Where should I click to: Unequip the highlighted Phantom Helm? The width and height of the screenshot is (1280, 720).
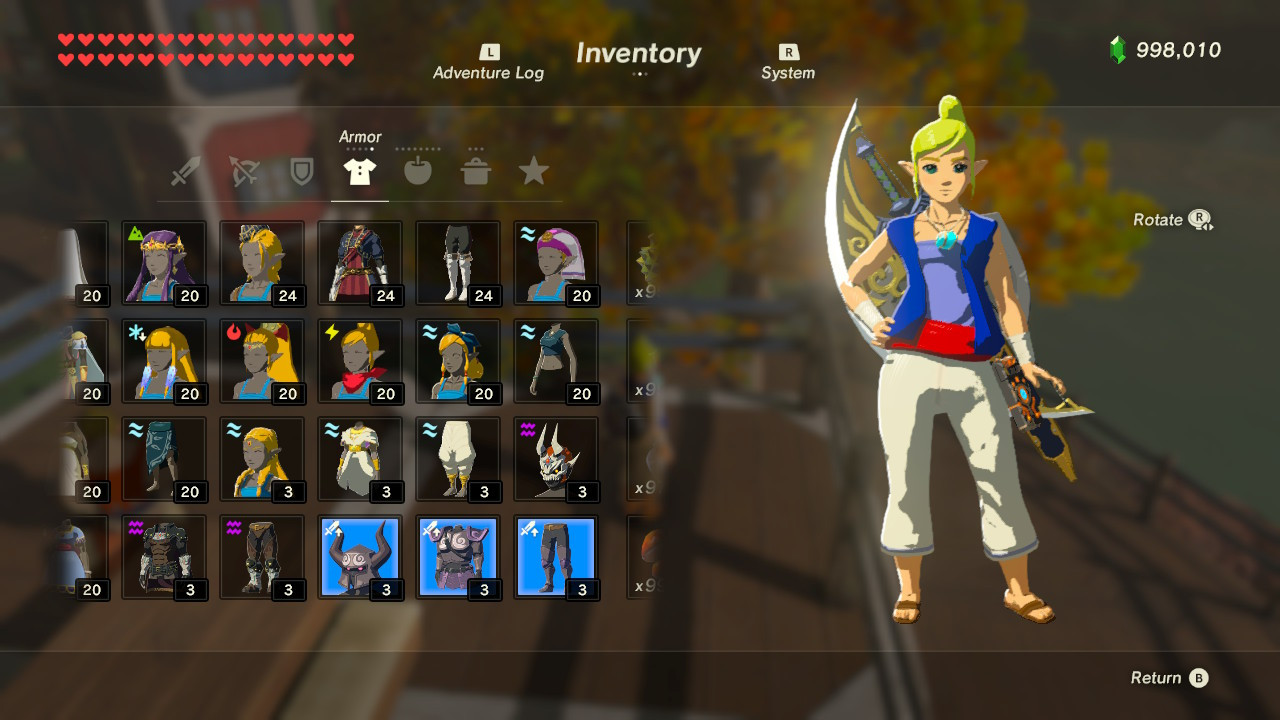(x=359, y=557)
